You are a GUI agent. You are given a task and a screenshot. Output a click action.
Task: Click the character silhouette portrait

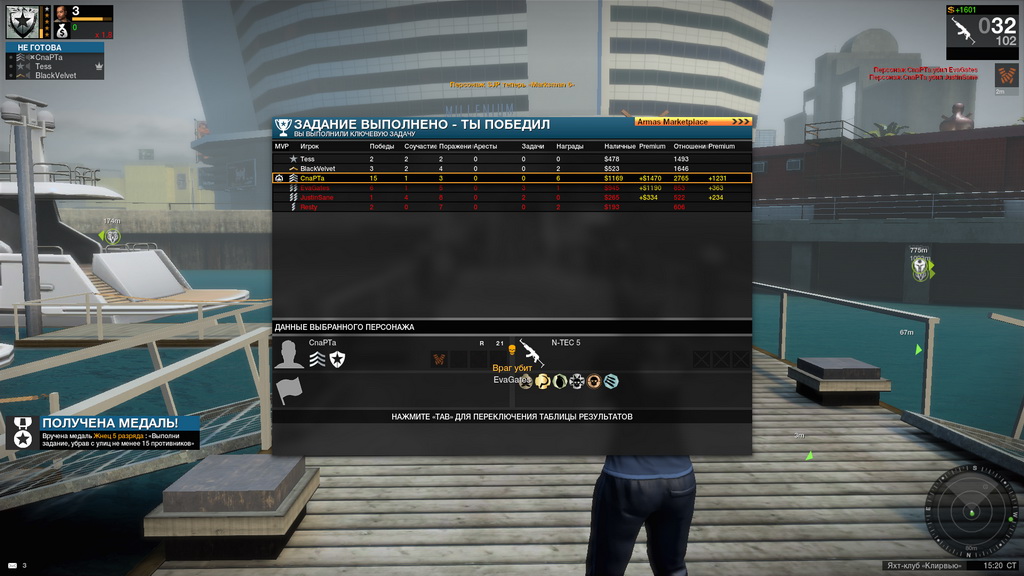[x=289, y=355]
